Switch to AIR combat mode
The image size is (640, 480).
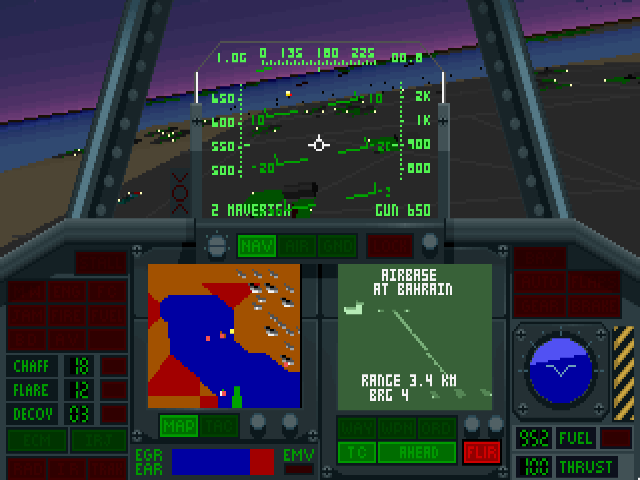(297, 246)
